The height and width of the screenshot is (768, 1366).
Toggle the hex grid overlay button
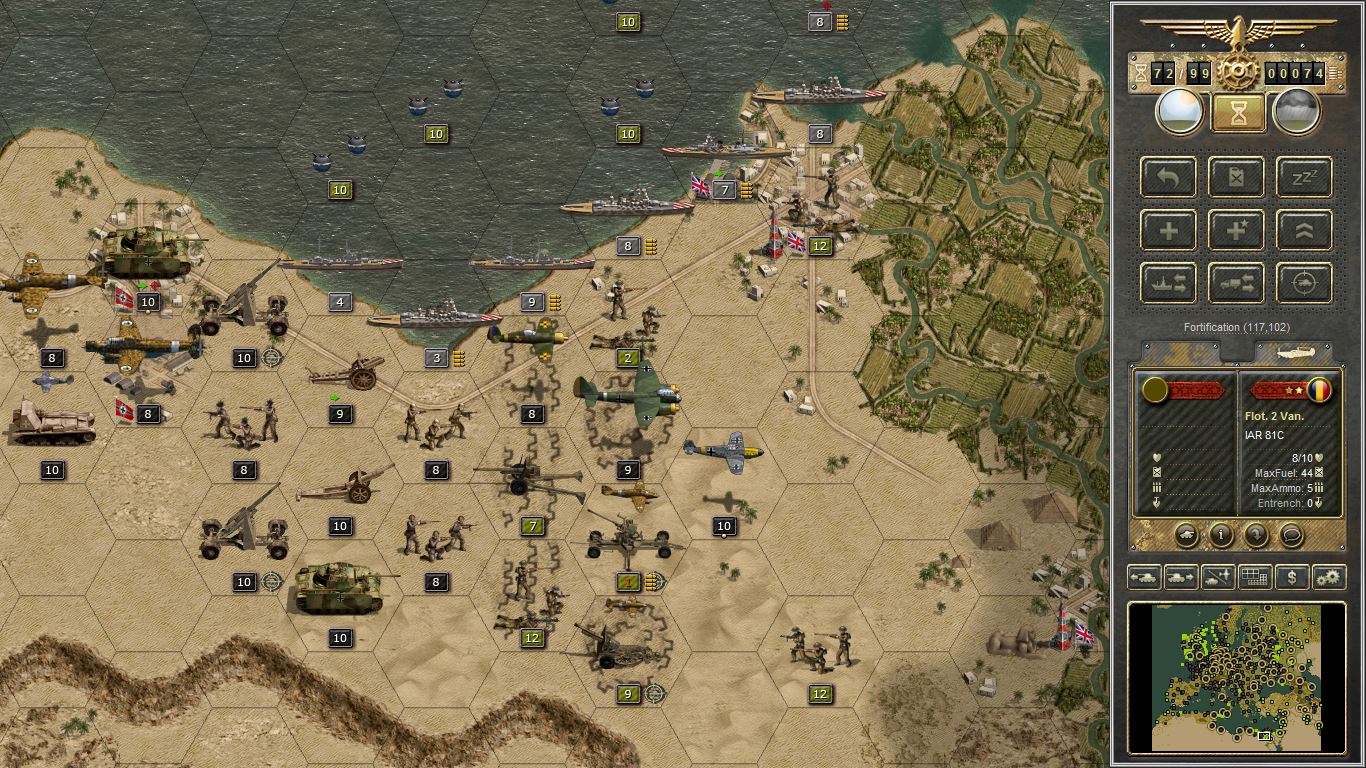pos(1254,577)
